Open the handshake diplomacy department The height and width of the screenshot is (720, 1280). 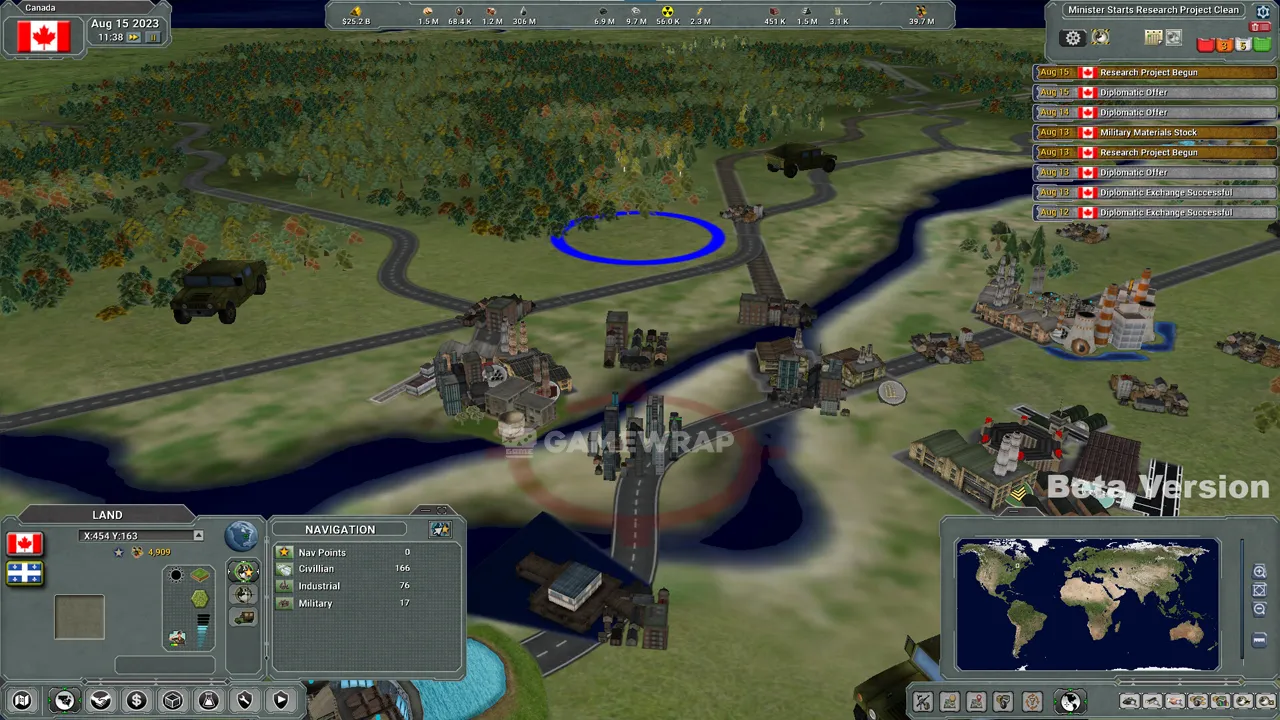pyautogui.click(x=101, y=701)
